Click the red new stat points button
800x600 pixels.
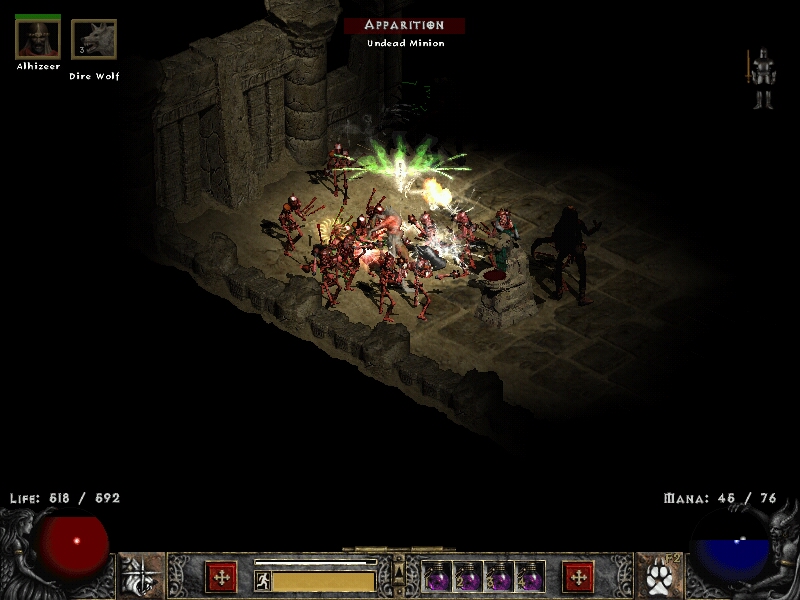click(221, 577)
